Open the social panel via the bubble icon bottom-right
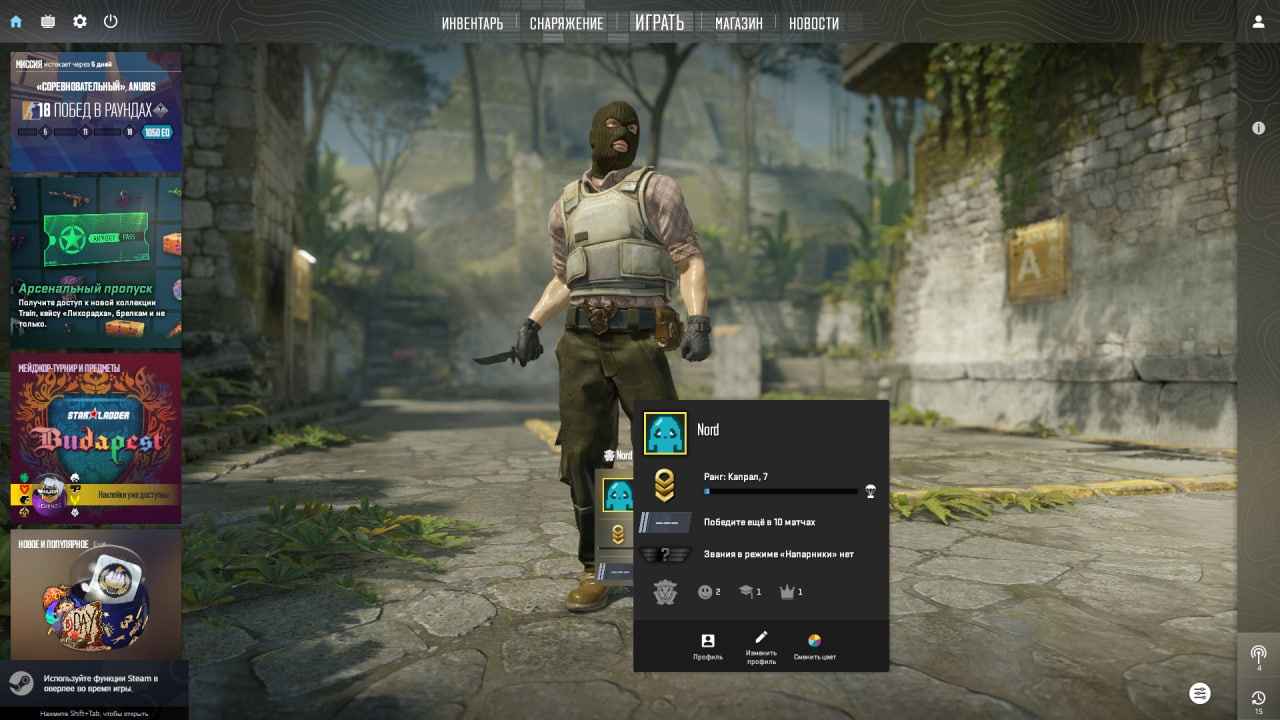The image size is (1280, 720). [1199, 693]
